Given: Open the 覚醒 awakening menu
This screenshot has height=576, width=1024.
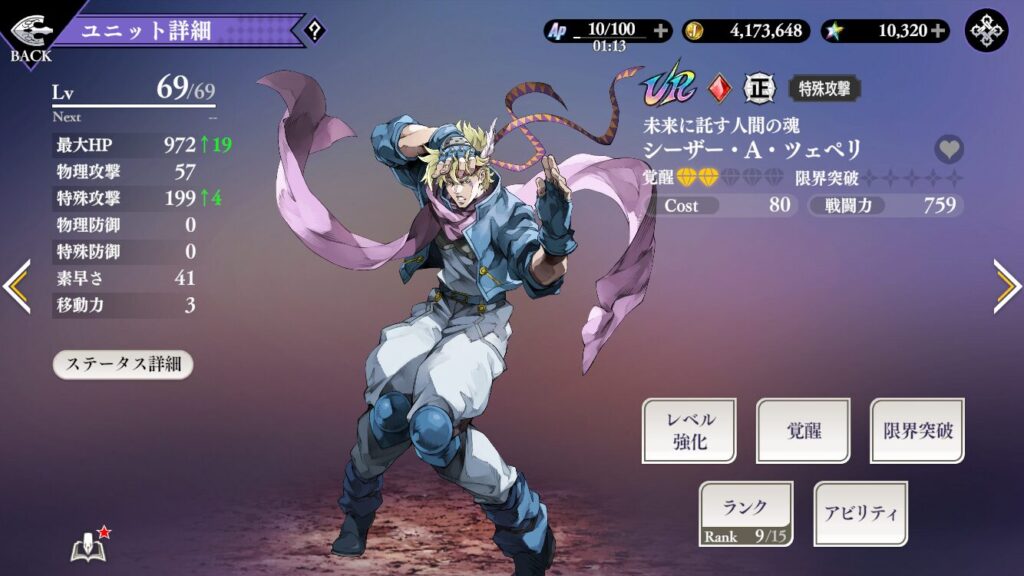Looking at the screenshot, I should (x=803, y=431).
